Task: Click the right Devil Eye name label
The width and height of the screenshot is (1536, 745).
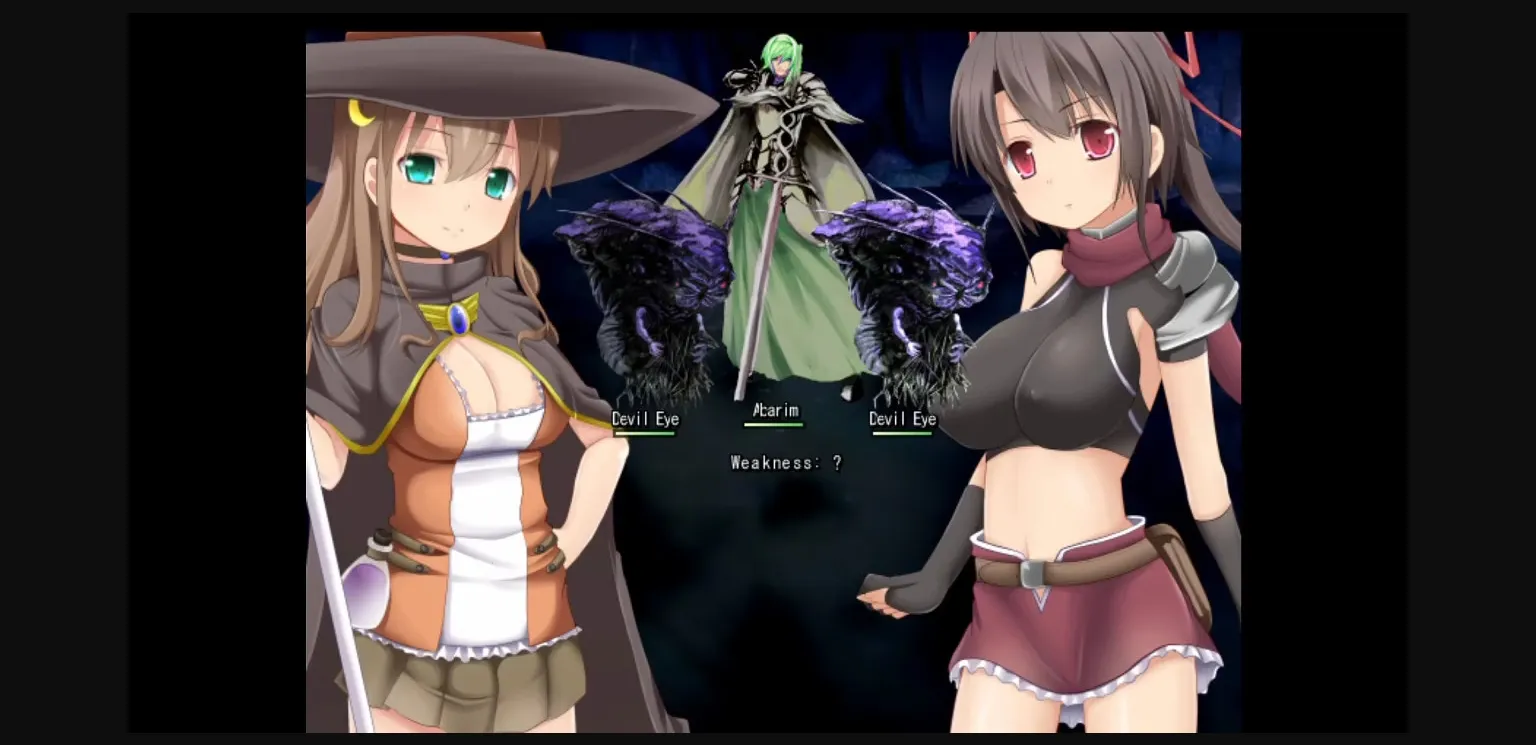Action: click(x=902, y=420)
